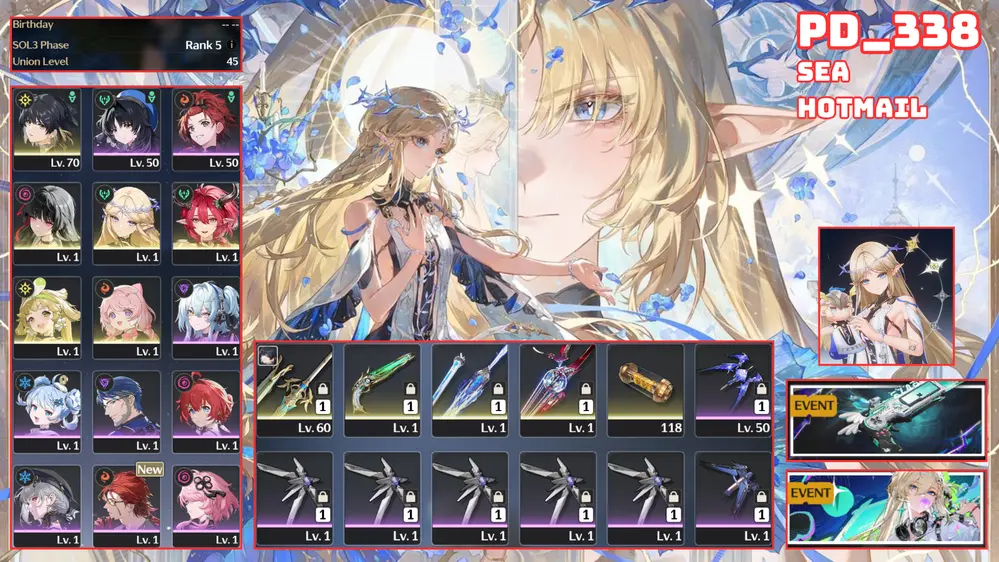Viewport: 999px width, 562px height.
Task: Select the pink-haired cat-eared character portrait
Action: tap(127, 316)
